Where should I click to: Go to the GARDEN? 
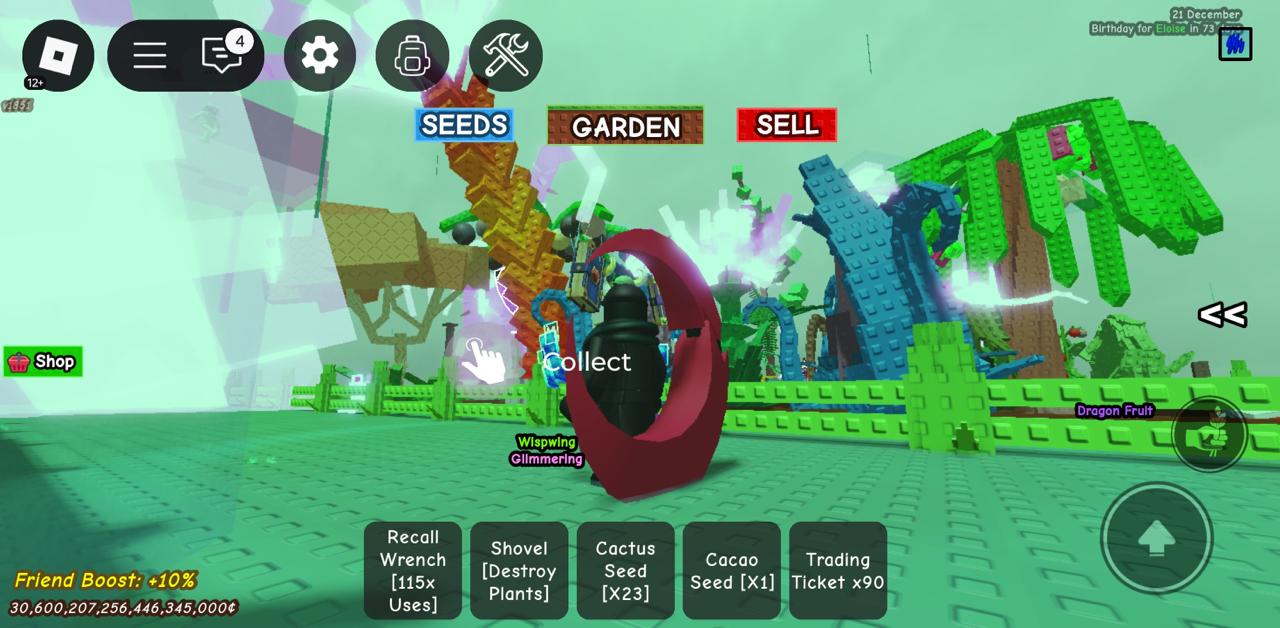(625, 126)
